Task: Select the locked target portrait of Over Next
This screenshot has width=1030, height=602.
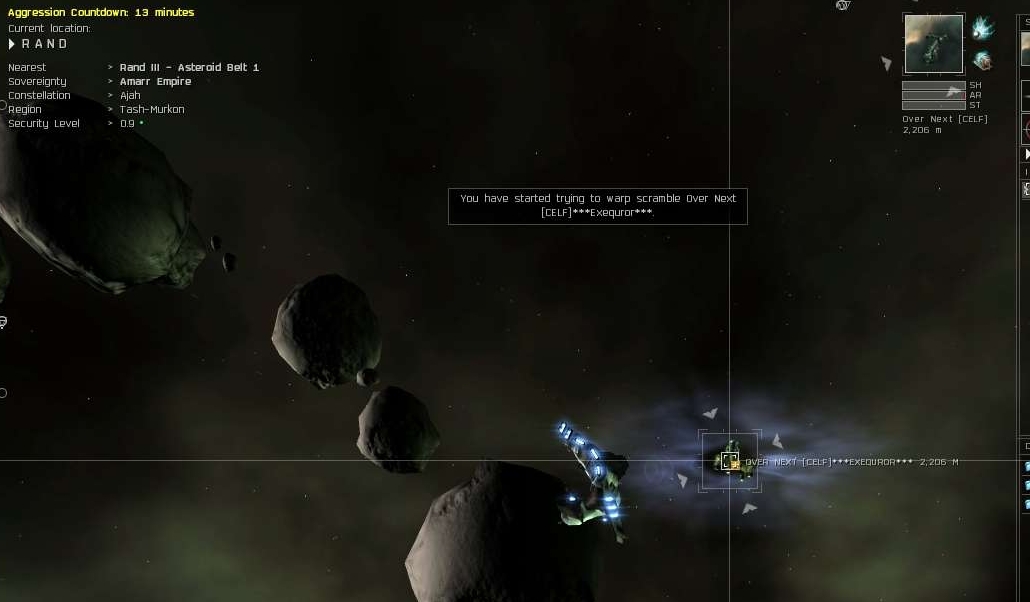Action: pyautogui.click(x=933, y=44)
